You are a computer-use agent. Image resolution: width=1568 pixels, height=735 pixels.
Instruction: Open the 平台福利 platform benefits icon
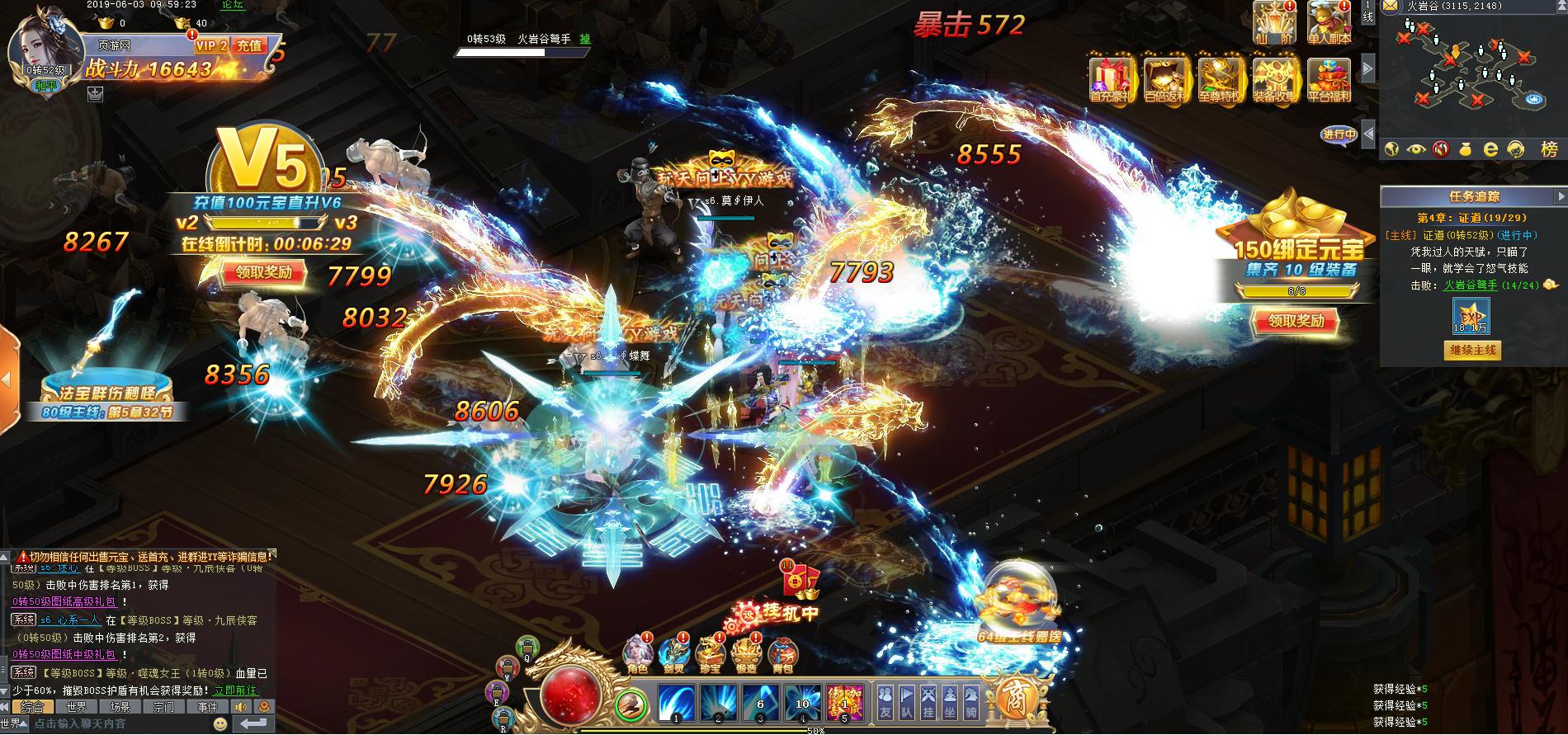point(1329,79)
